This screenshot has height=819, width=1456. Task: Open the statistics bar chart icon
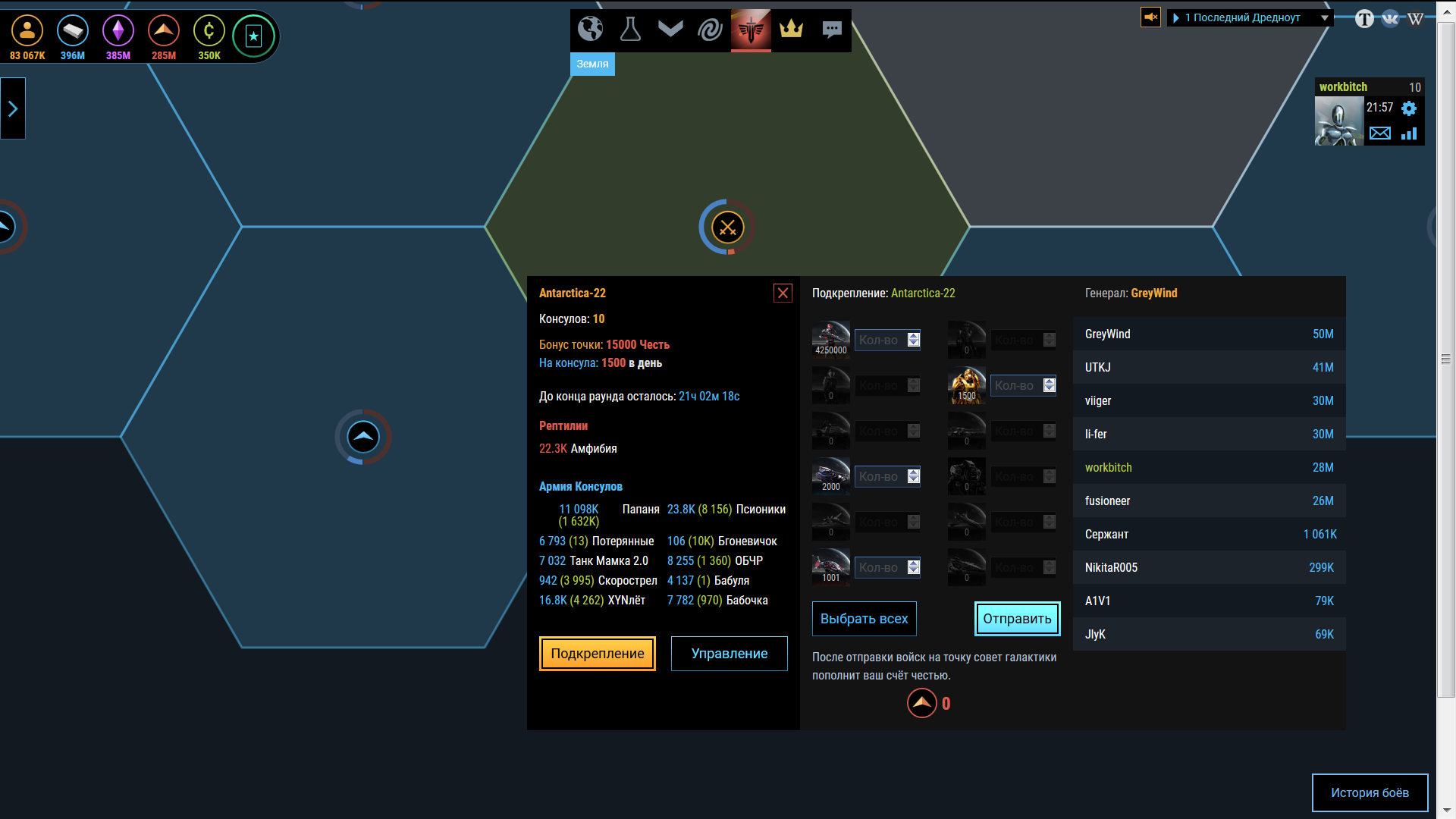(x=1409, y=133)
